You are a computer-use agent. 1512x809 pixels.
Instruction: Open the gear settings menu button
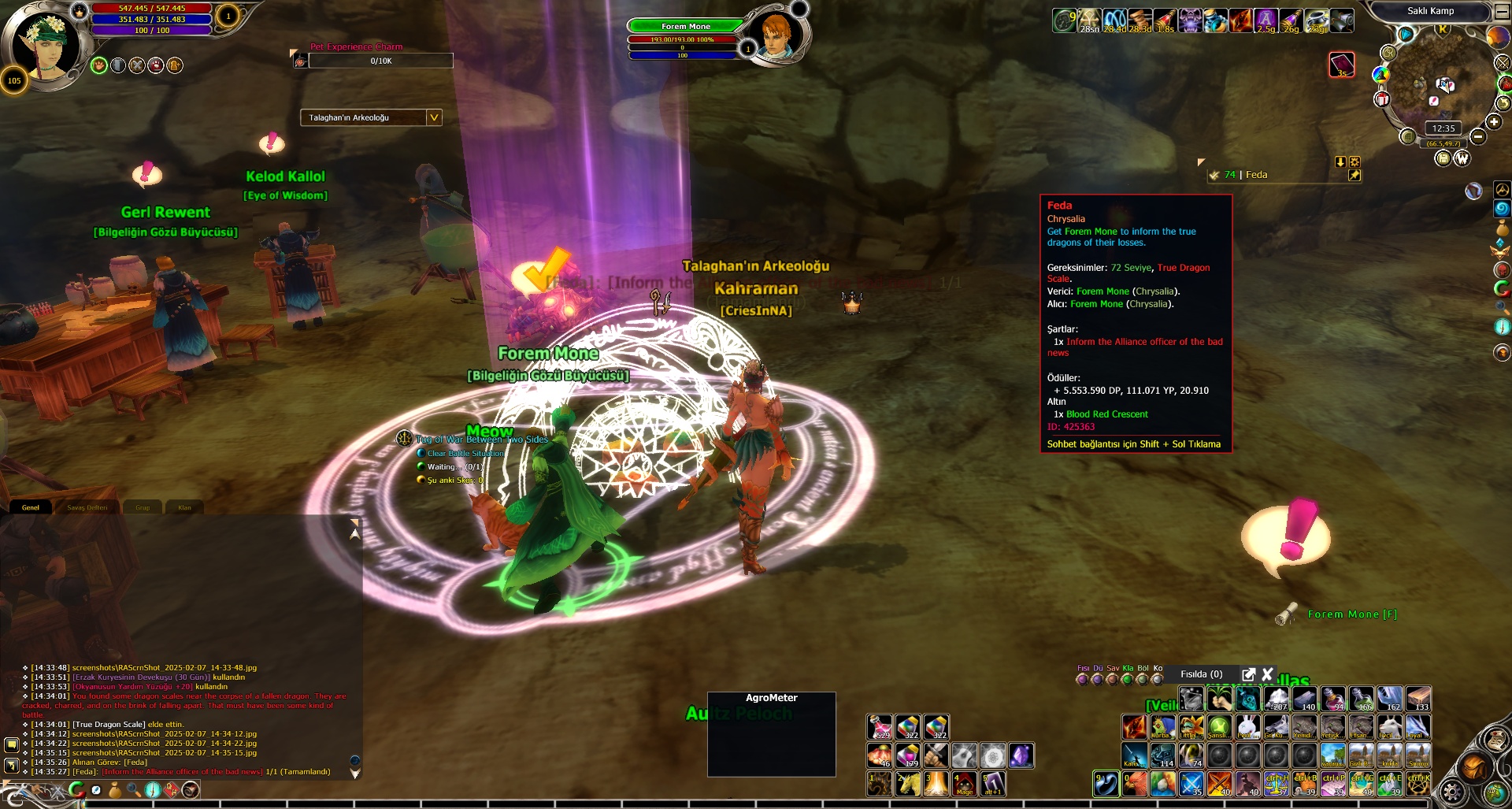coord(1451,791)
